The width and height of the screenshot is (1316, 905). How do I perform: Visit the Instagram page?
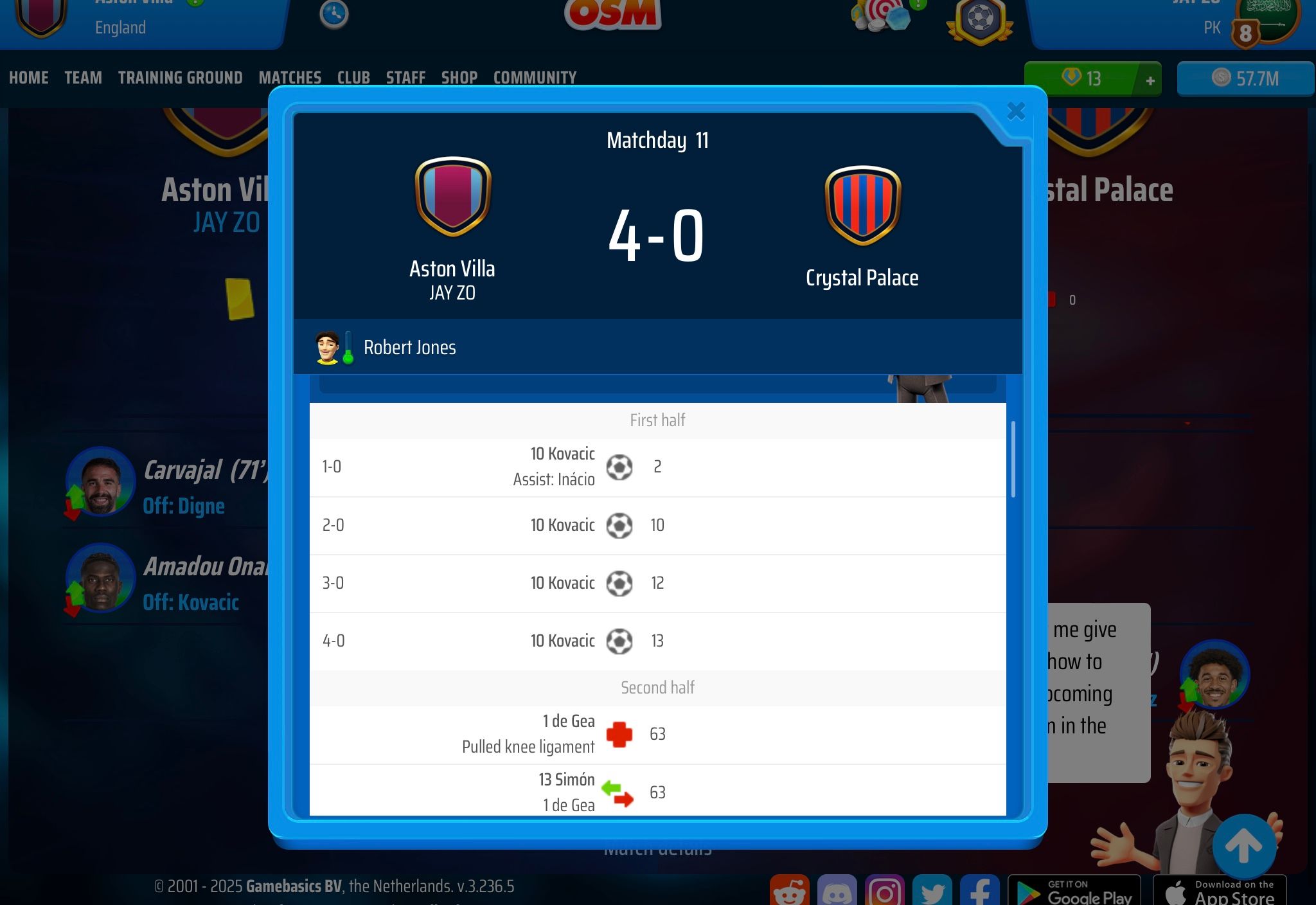[x=884, y=892]
